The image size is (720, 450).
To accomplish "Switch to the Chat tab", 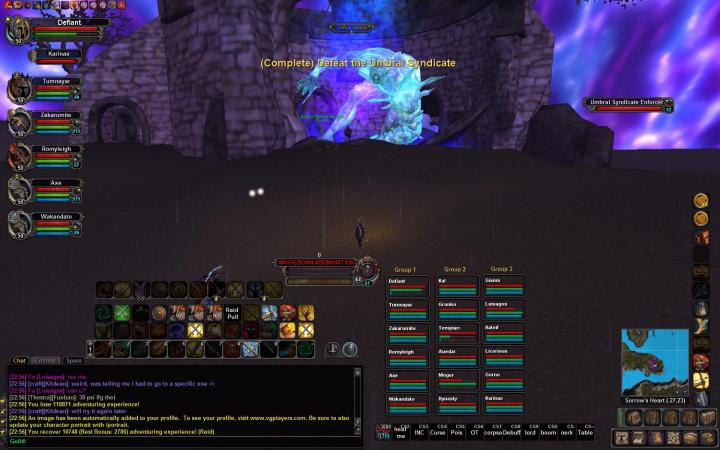I will [x=19, y=360].
